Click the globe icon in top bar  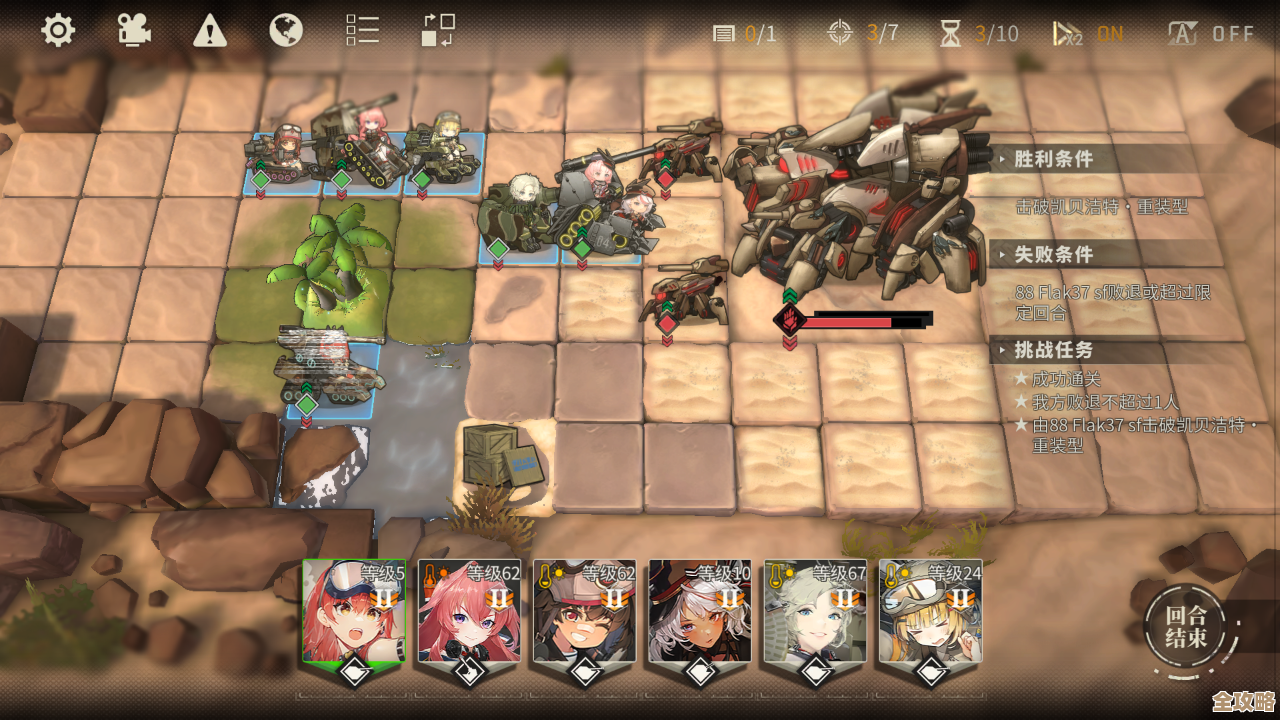coord(286,30)
